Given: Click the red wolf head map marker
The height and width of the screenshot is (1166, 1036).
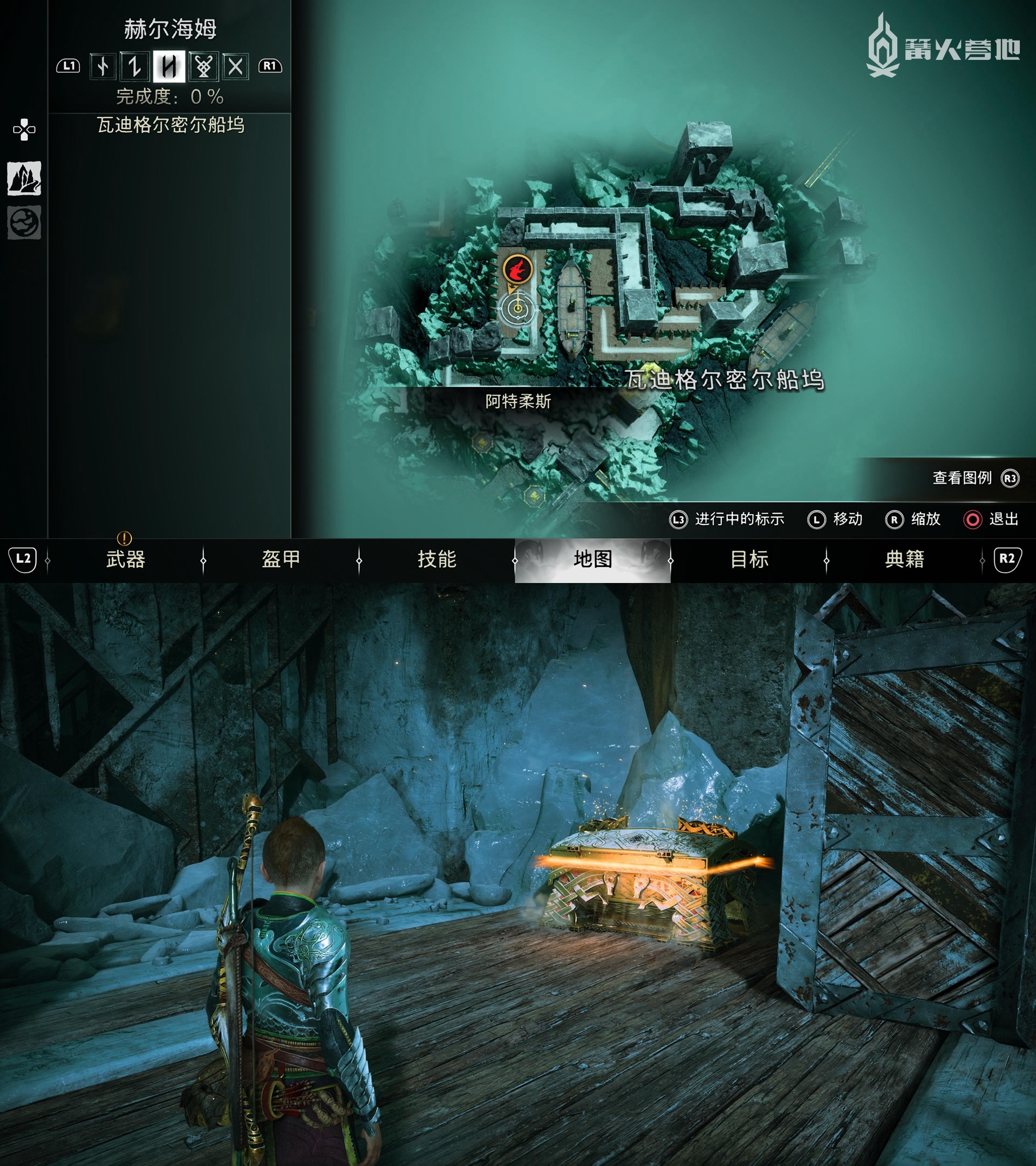Looking at the screenshot, I should [517, 268].
